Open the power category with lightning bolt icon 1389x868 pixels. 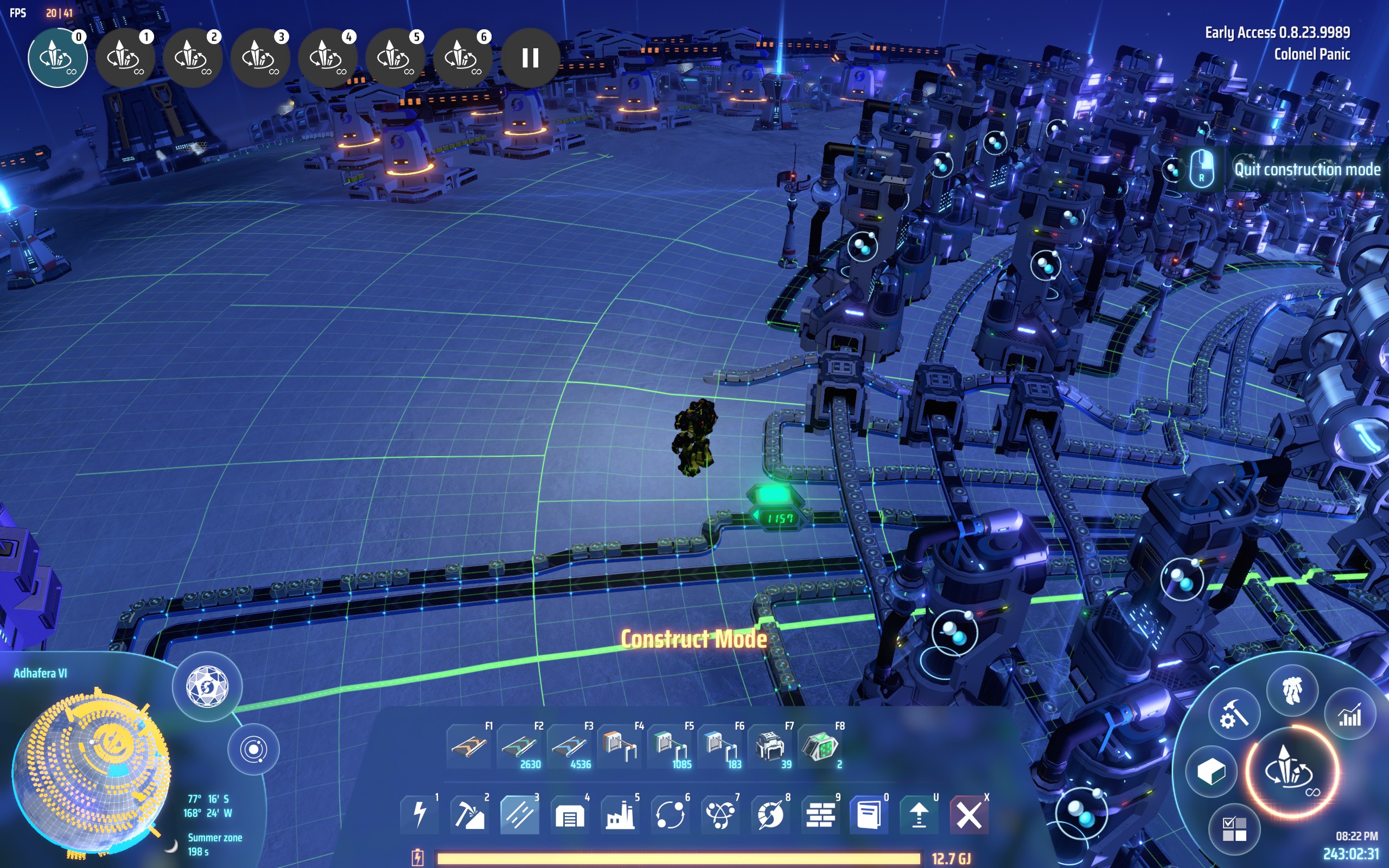(x=420, y=814)
